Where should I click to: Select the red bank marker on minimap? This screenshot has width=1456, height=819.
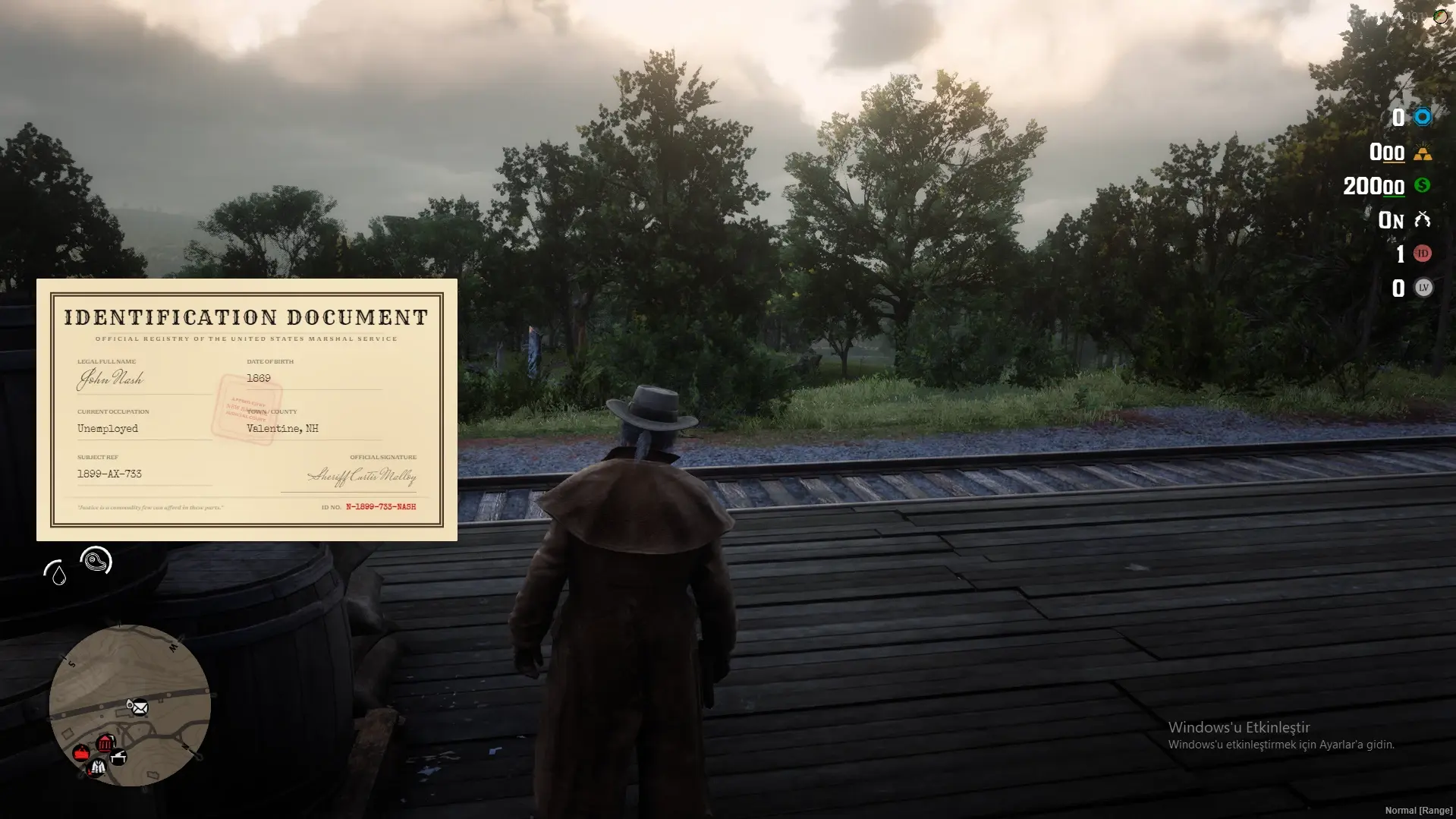pyautogui.click(x=105, y=742)
